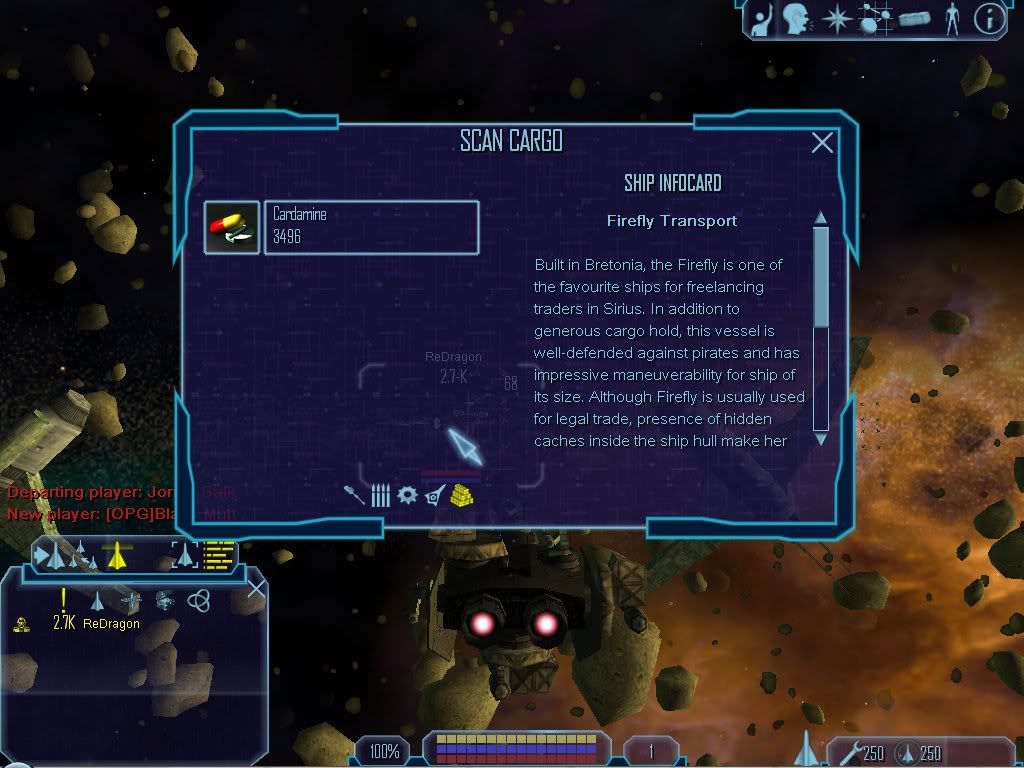Open the inventory with the cargo block icon

914,18
